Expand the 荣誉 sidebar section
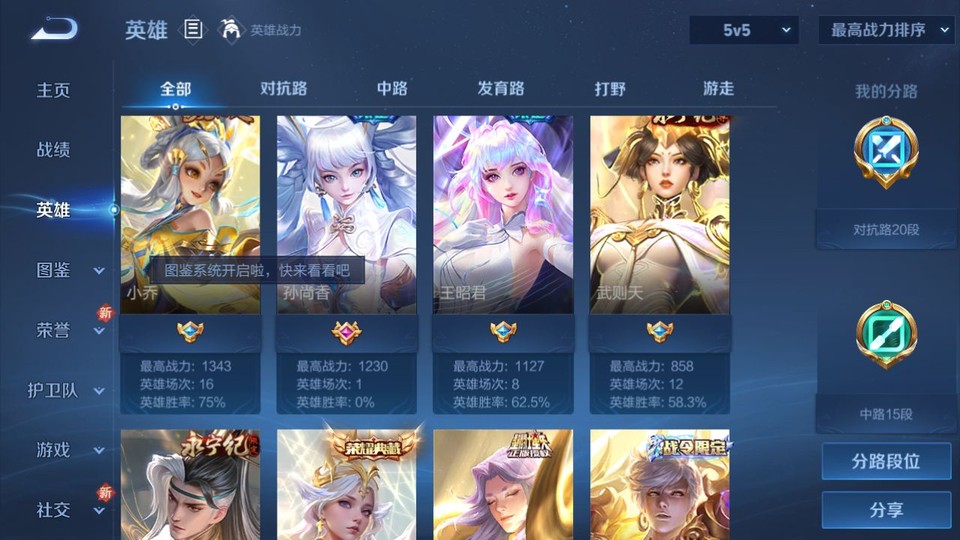960x540 pixels. [70, 330]
